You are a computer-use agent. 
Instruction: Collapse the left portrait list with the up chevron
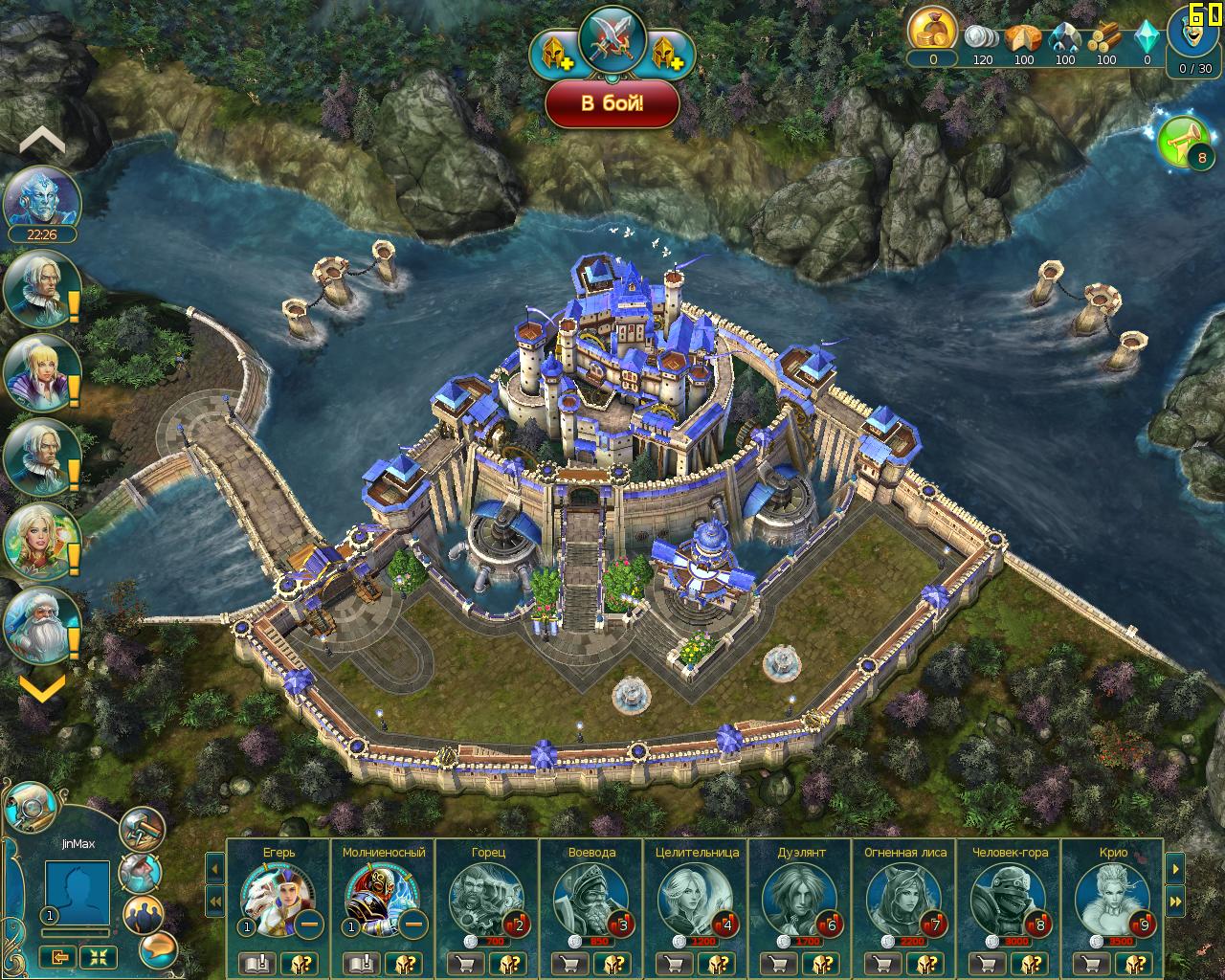pos(42,141)
